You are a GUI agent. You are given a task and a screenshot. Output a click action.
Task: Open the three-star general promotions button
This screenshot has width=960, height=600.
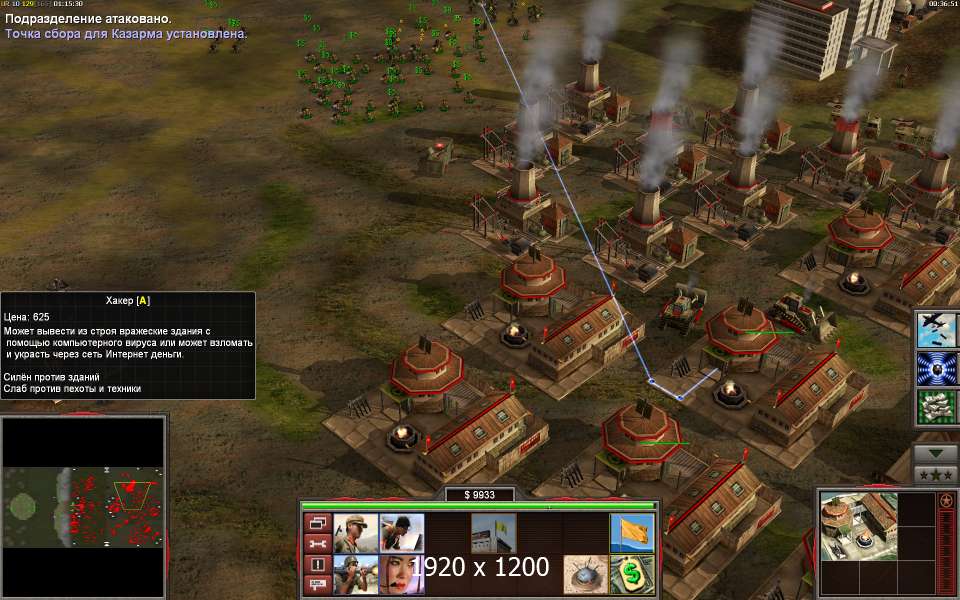(937, 474)
